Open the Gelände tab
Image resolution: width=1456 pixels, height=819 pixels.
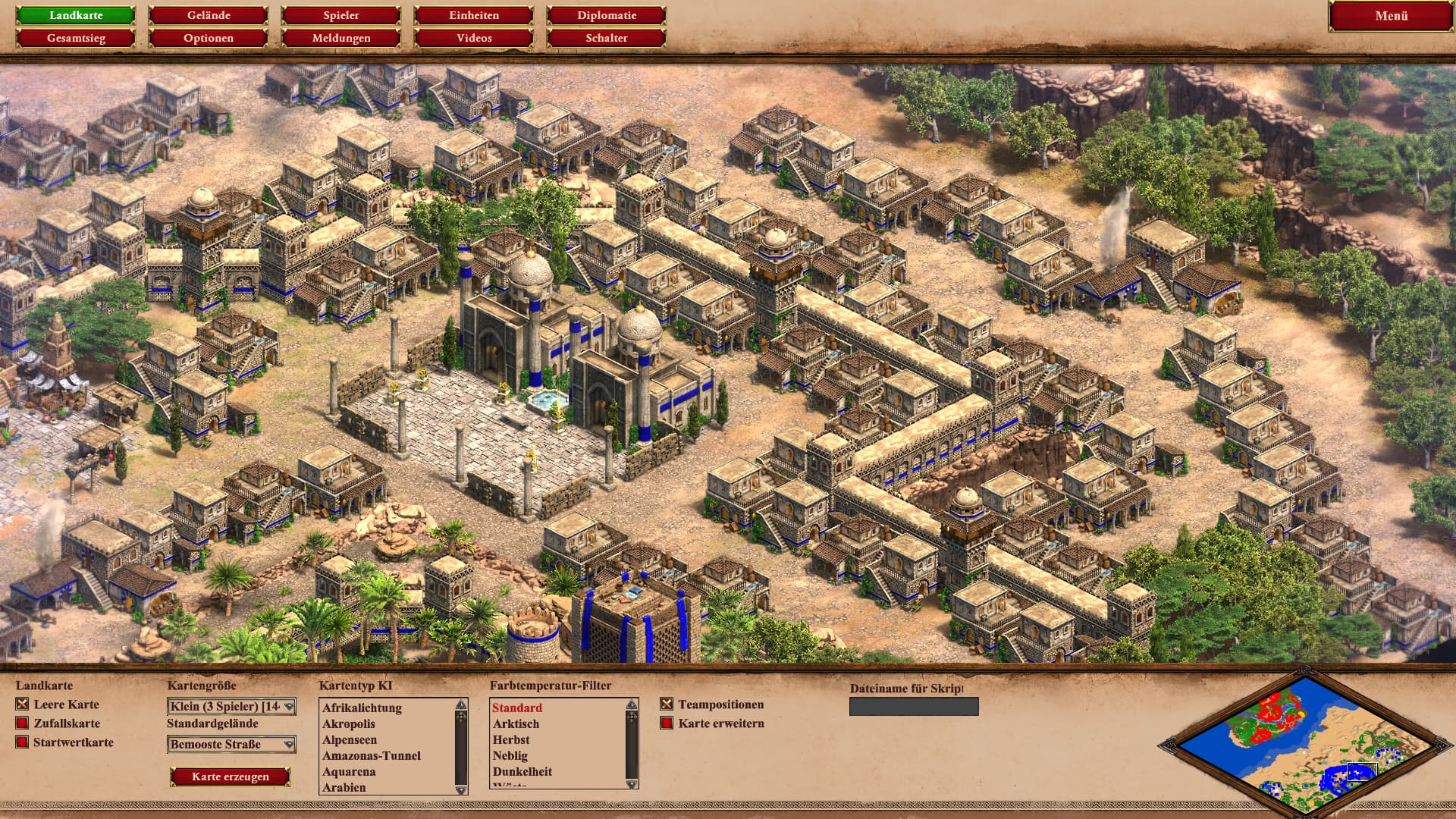click(x=209, y=15)
